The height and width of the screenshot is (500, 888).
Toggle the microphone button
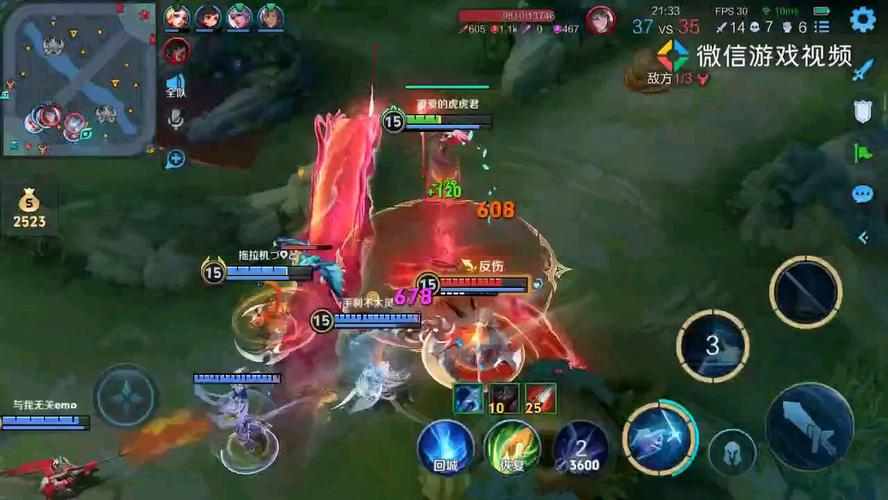(x=176, y=121)
